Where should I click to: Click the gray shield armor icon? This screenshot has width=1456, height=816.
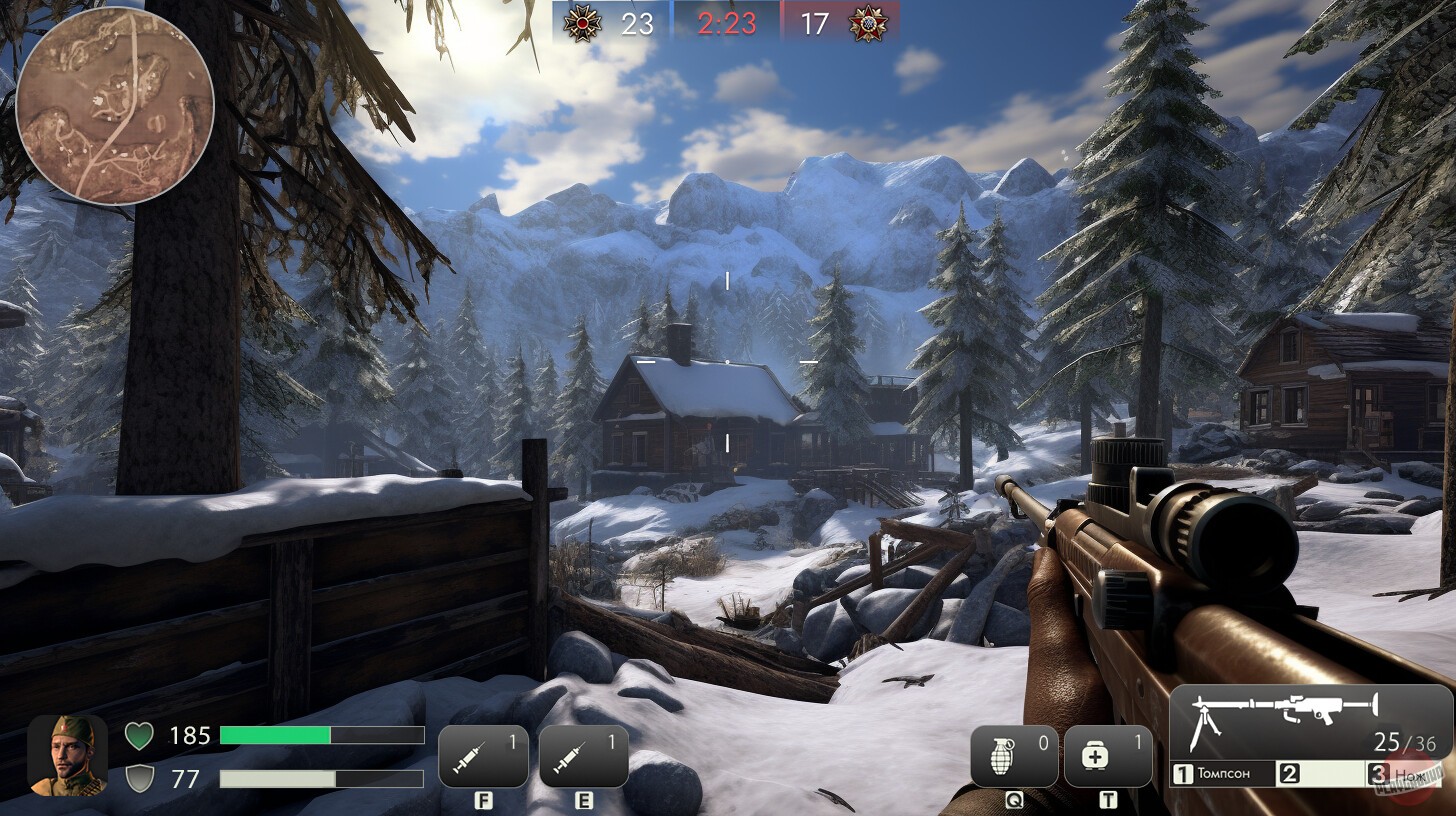tap(141, 778)
